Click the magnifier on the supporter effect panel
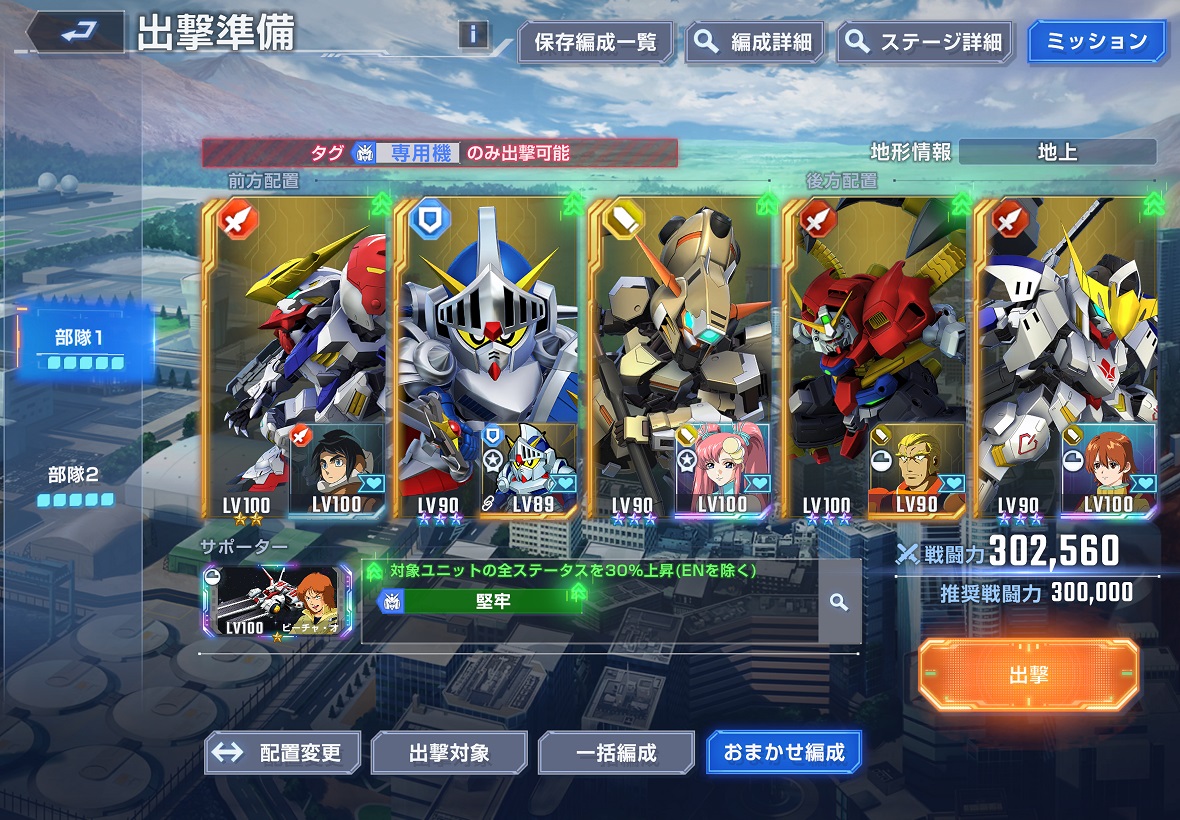The height and width of the screenshot is (820, 1180). click(x=839, y=602)
